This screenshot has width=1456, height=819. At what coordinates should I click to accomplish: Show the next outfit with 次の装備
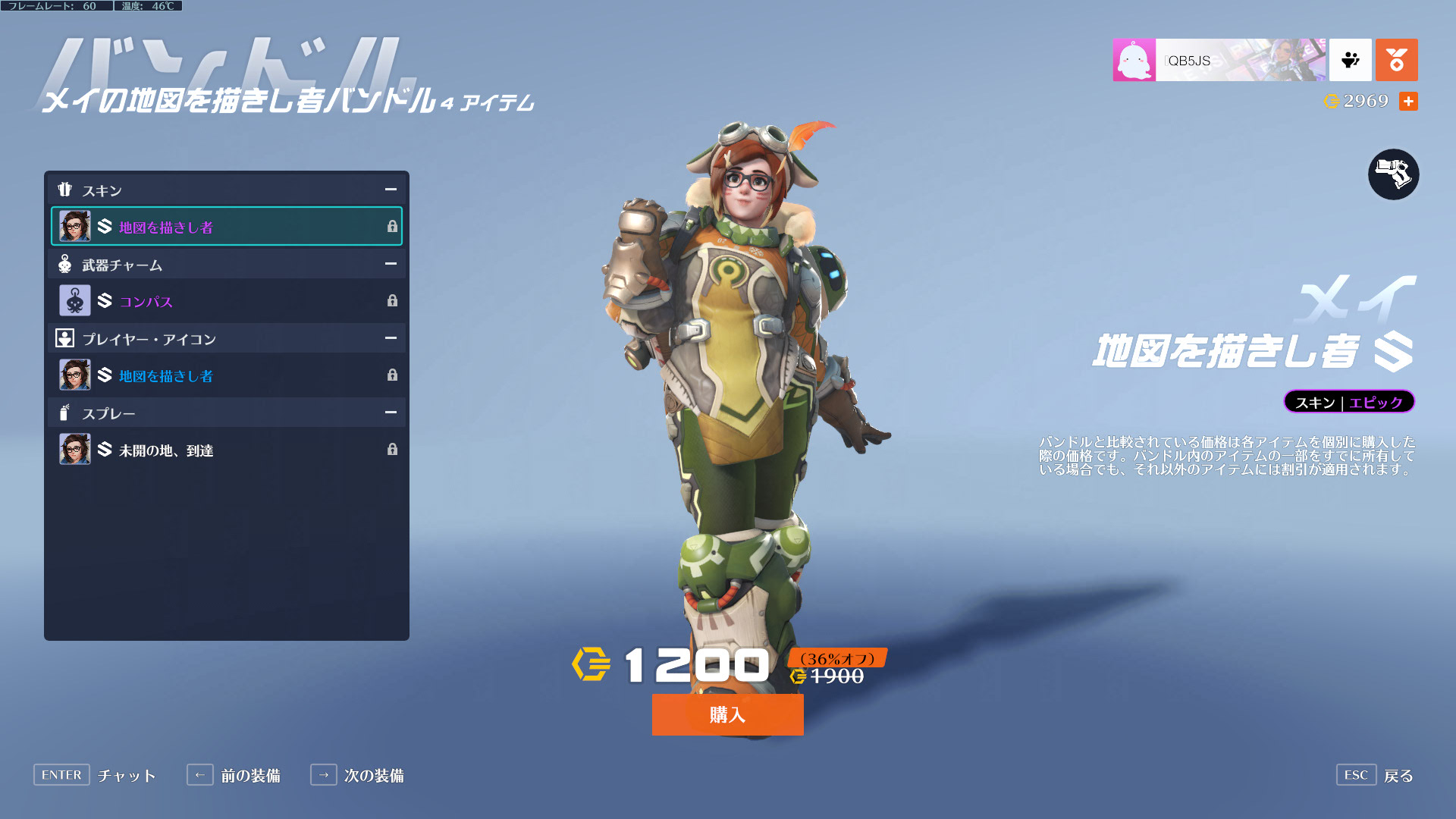click(x=357, y=775)
